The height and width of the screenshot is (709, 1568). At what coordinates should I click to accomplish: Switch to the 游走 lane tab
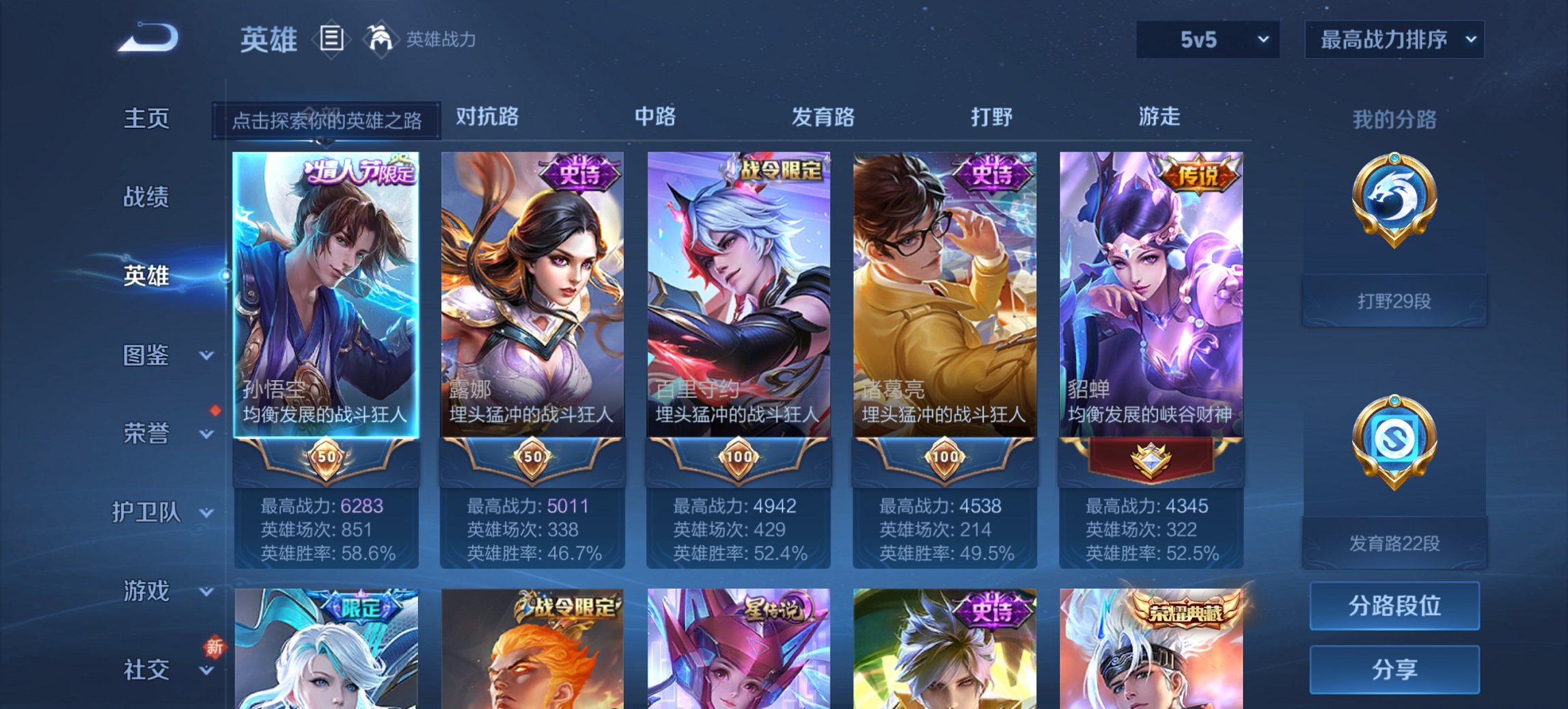coord(1161,117)
